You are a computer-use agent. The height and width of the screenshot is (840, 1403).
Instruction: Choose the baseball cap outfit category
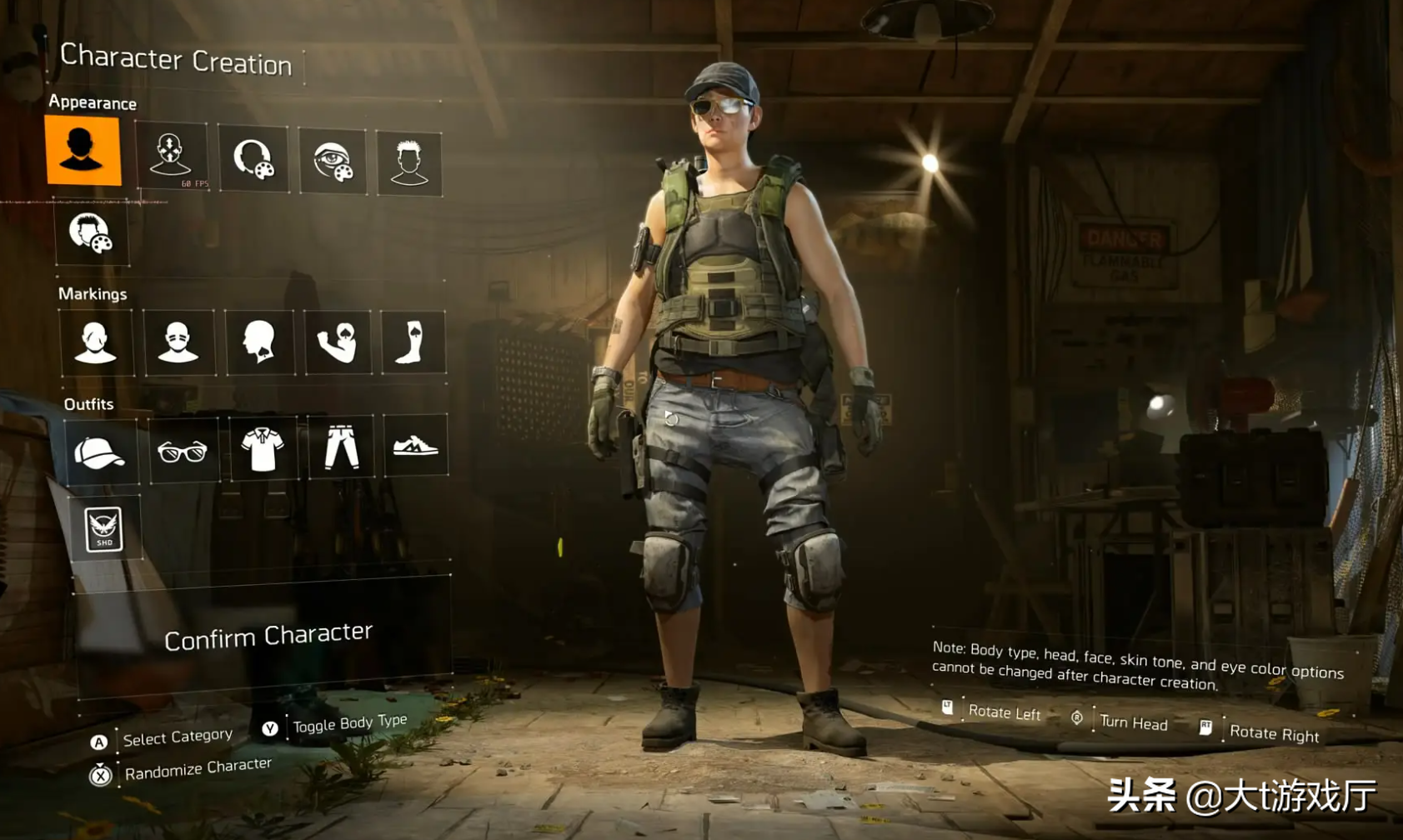[100, 452]
